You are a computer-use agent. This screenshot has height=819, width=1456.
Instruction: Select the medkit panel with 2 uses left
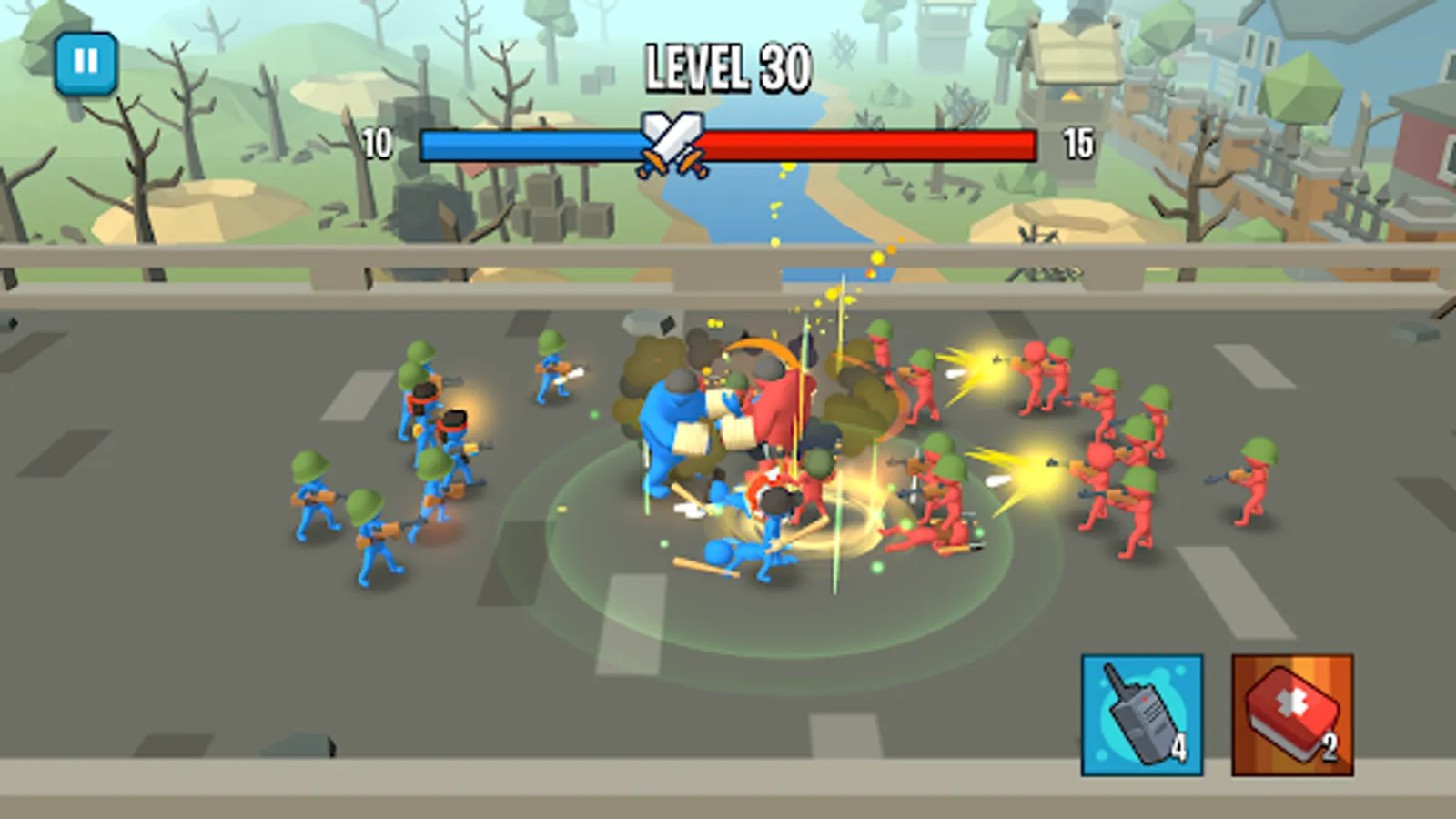point(1293,714)
